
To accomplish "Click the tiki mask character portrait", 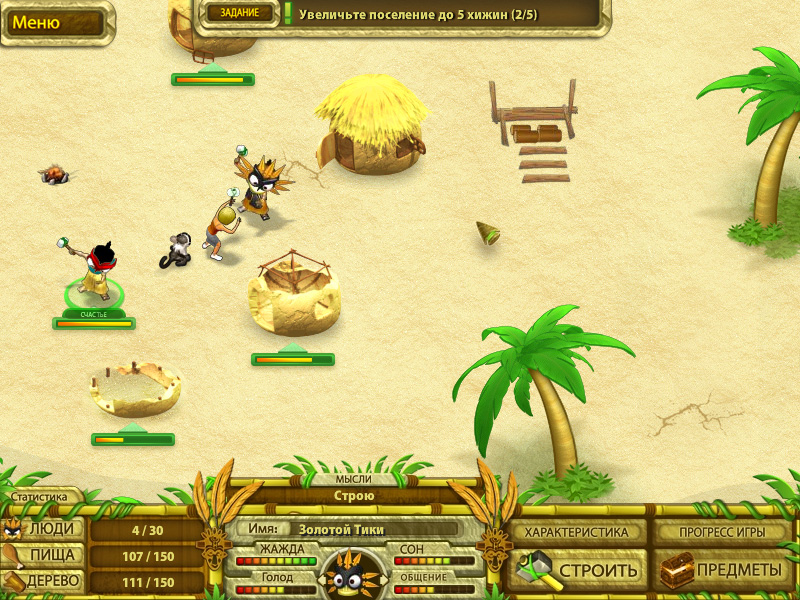I will pyautogui.click(x=354, y=575).
